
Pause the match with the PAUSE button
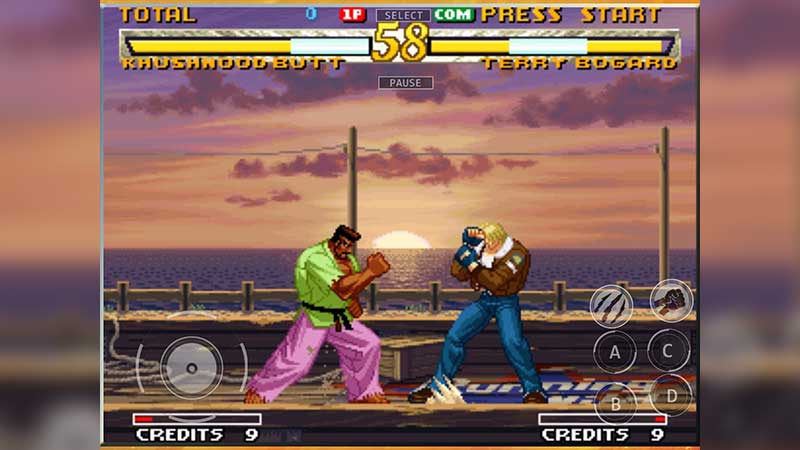tap(405, 82)
